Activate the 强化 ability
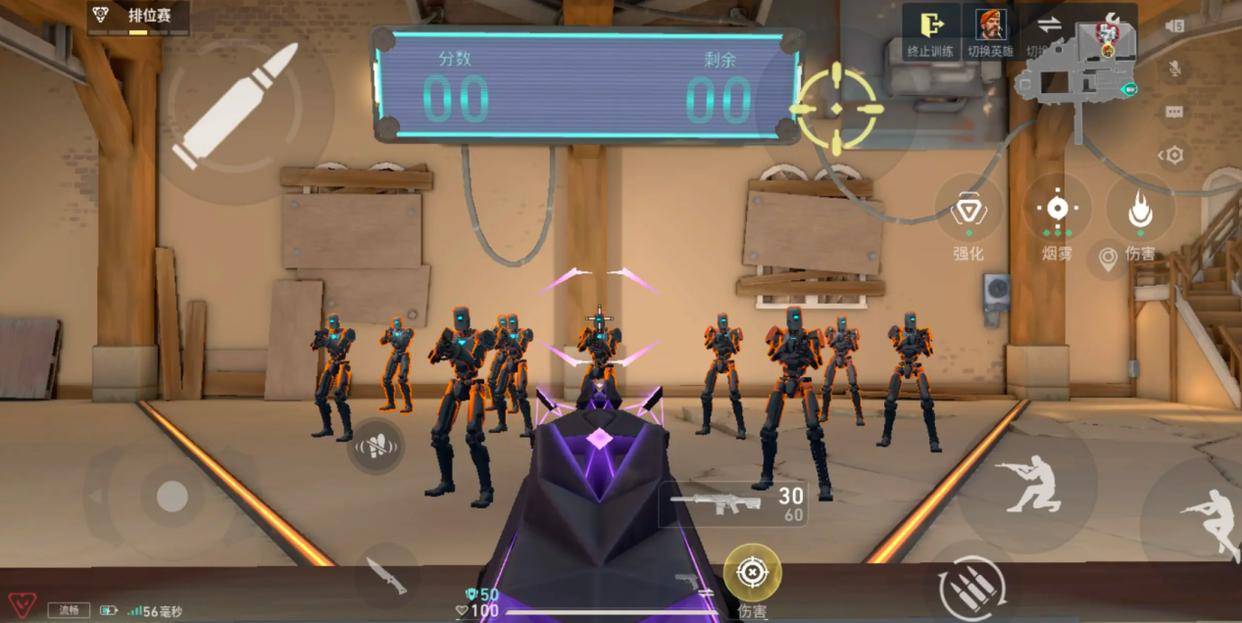Image resolution: width=1242 pixels, height=623 pixels. [x=968, y=211]
